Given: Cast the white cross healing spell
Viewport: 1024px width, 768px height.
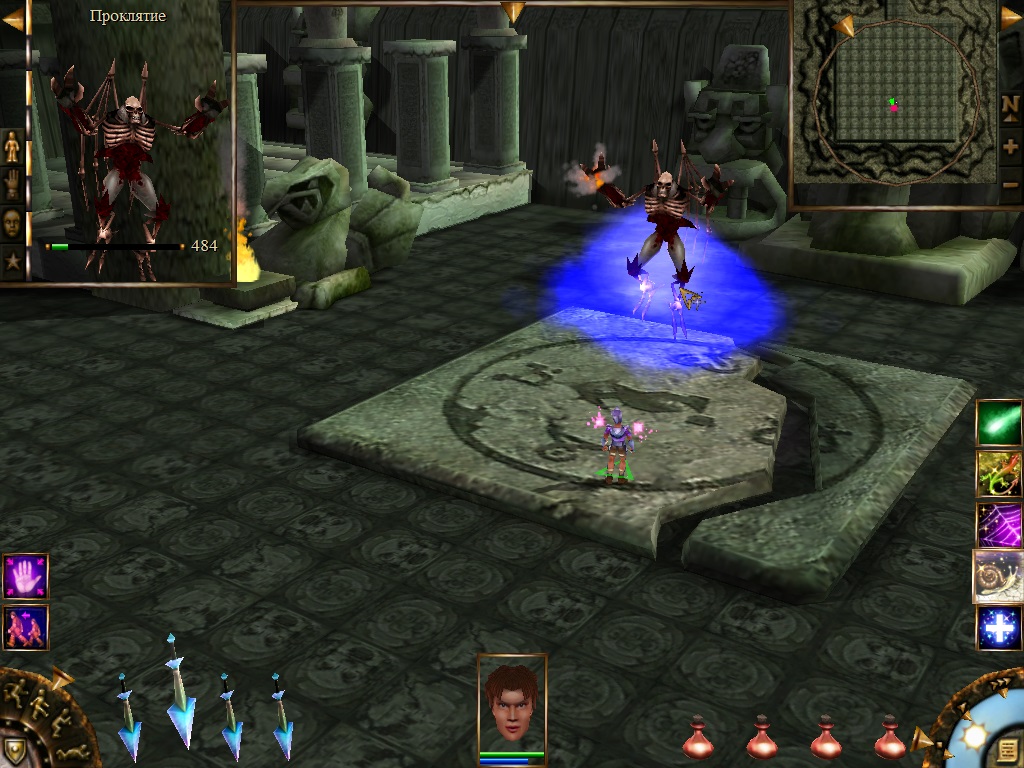Looking at the screenshot, I should [x=999, y=628].
